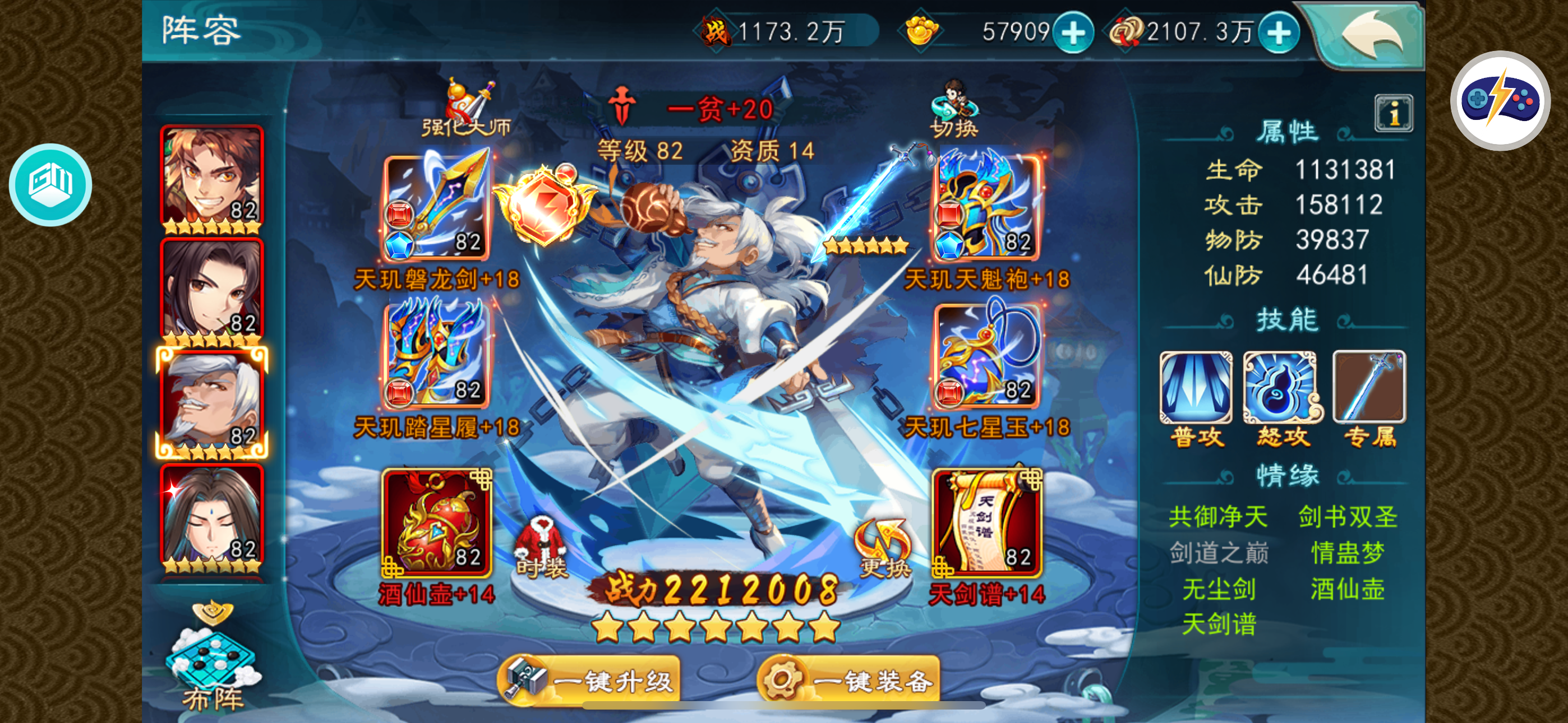Select the 酒仙壶 treasure slot
The height and width of the screenshot is (723, 1568).
[x=436, y=522]
